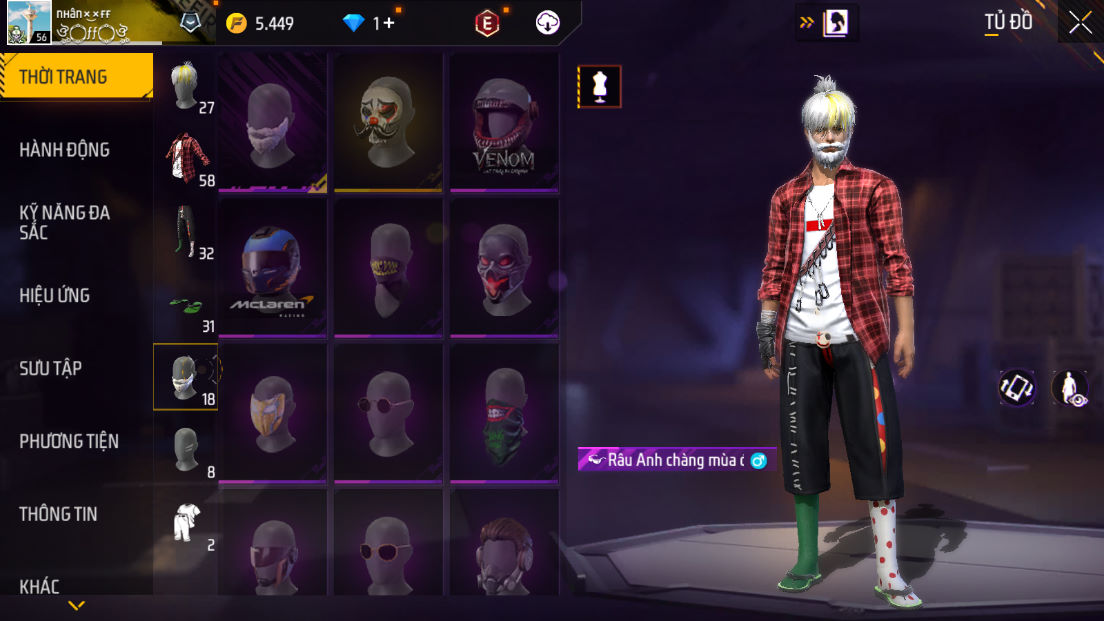Image resolution: width=1104 pixels, height=621 pixels.
Task: Add diamonds with the plus button
Action: (389, 23)
